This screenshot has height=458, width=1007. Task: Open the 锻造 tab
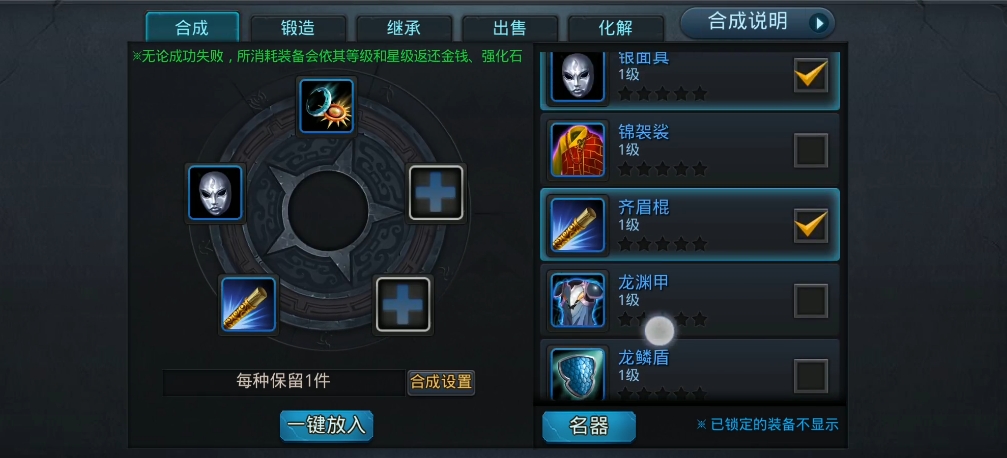point(298,28)
